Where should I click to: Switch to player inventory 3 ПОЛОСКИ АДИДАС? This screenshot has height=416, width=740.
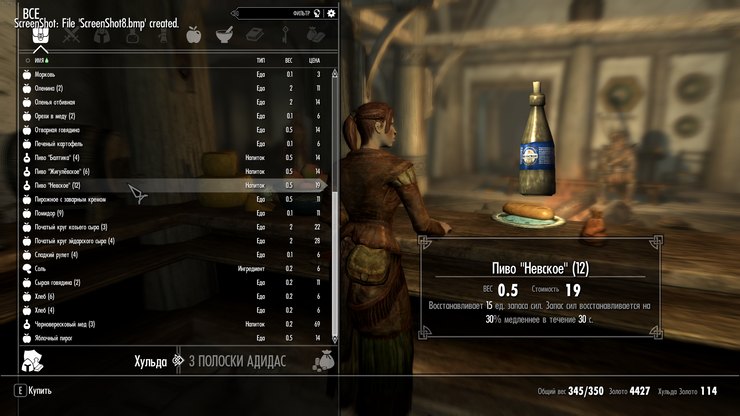click(236, 360)
